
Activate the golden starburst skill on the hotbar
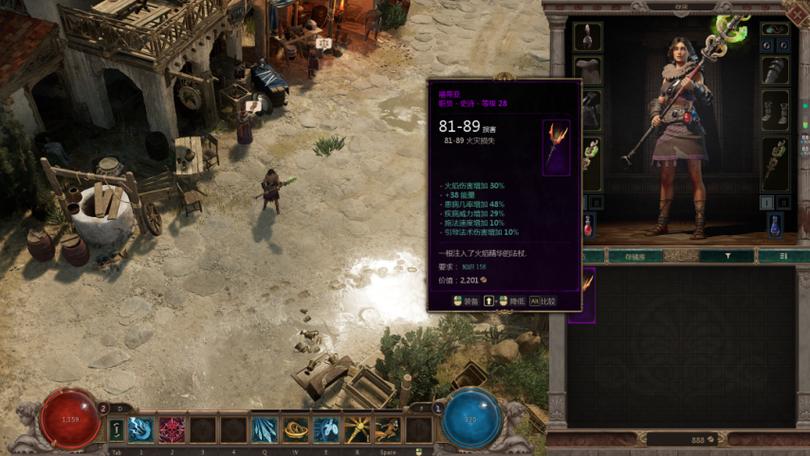click(357, 430)
